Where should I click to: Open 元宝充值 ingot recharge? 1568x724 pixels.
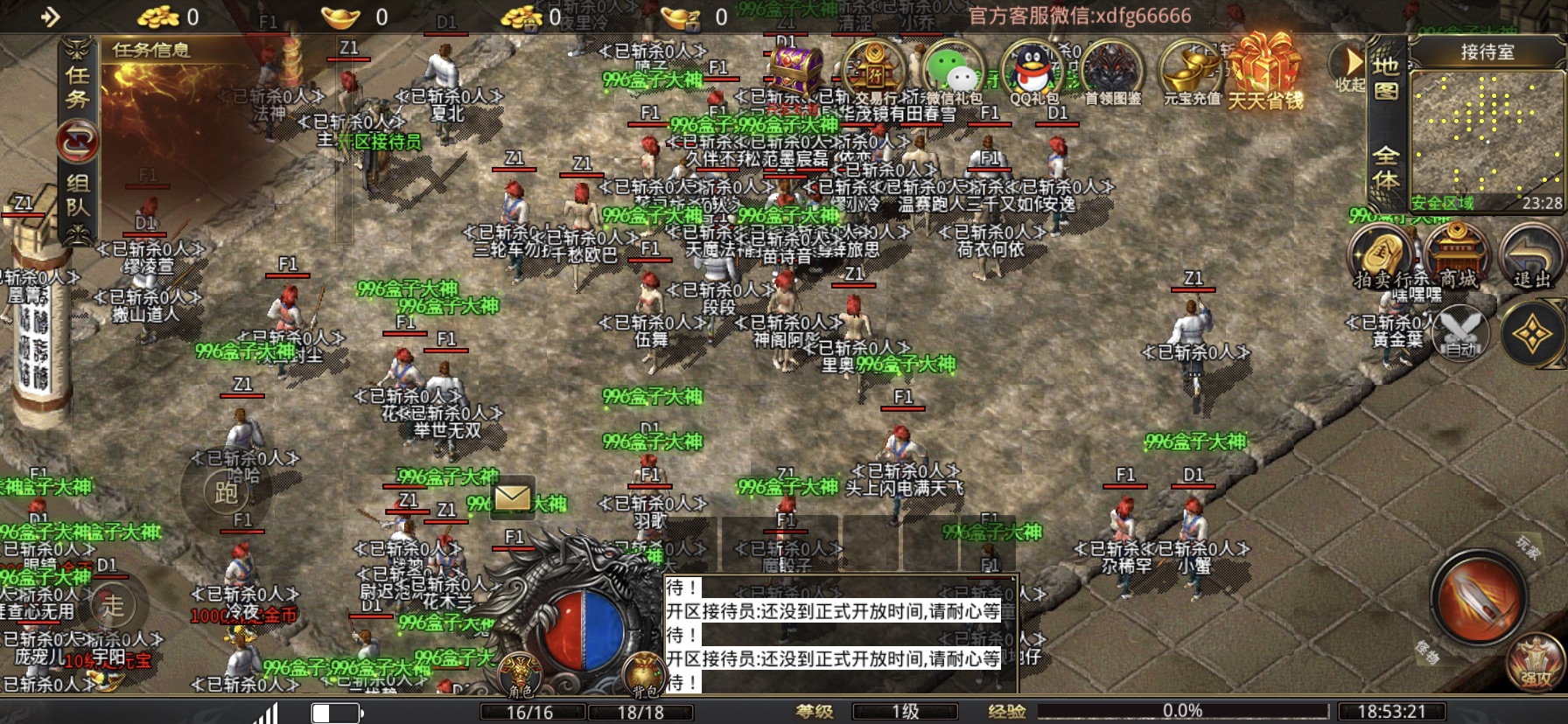pos(1191,70)
